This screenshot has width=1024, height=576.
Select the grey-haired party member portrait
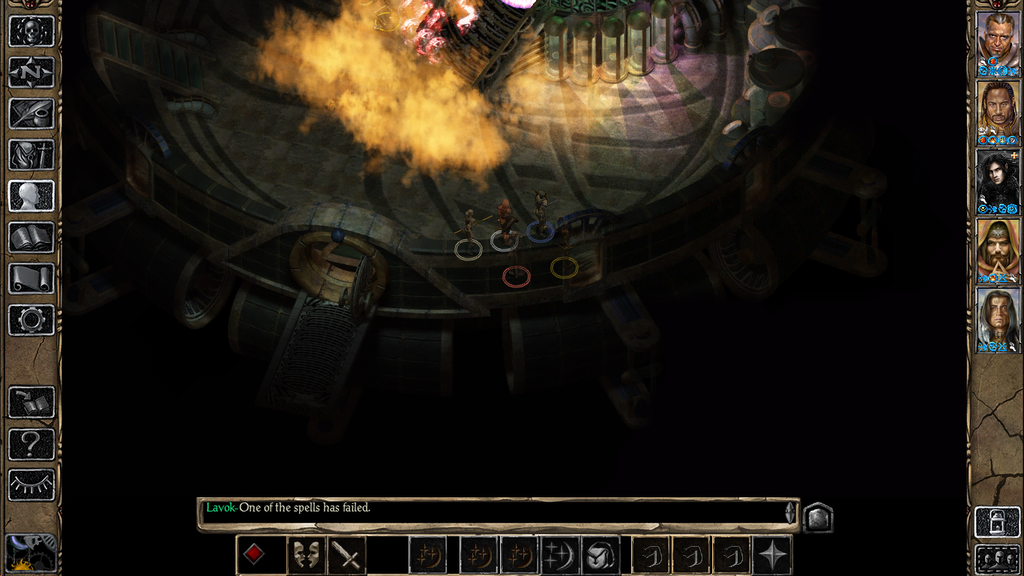point(997,316)
